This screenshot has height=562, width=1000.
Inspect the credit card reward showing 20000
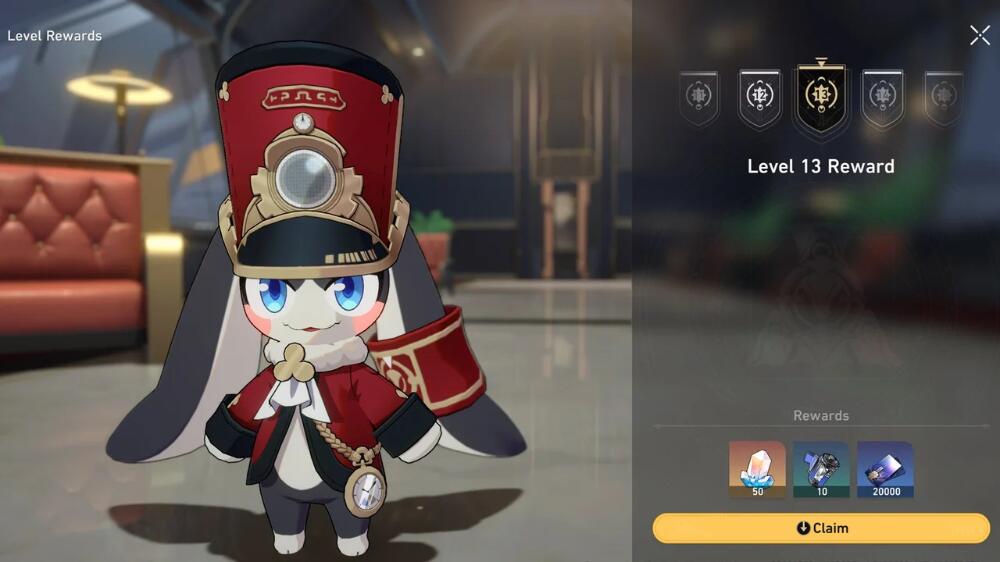tap(885, 469)
